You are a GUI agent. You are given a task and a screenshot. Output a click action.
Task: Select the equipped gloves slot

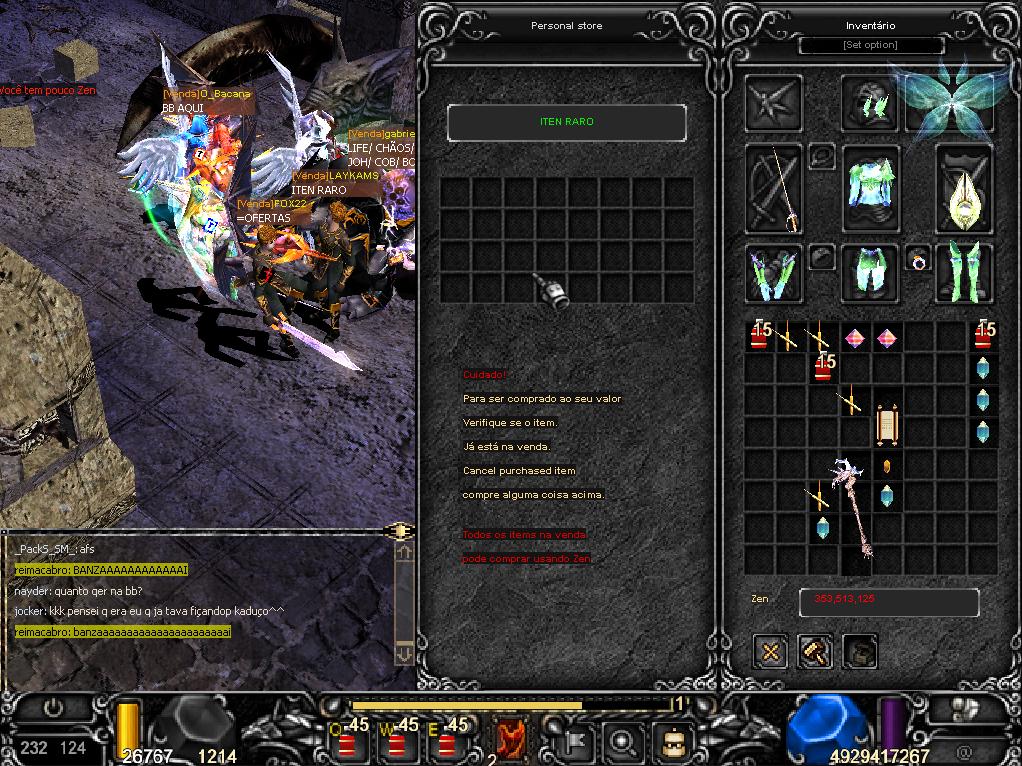pyautogui.click(x=773, y=272)
